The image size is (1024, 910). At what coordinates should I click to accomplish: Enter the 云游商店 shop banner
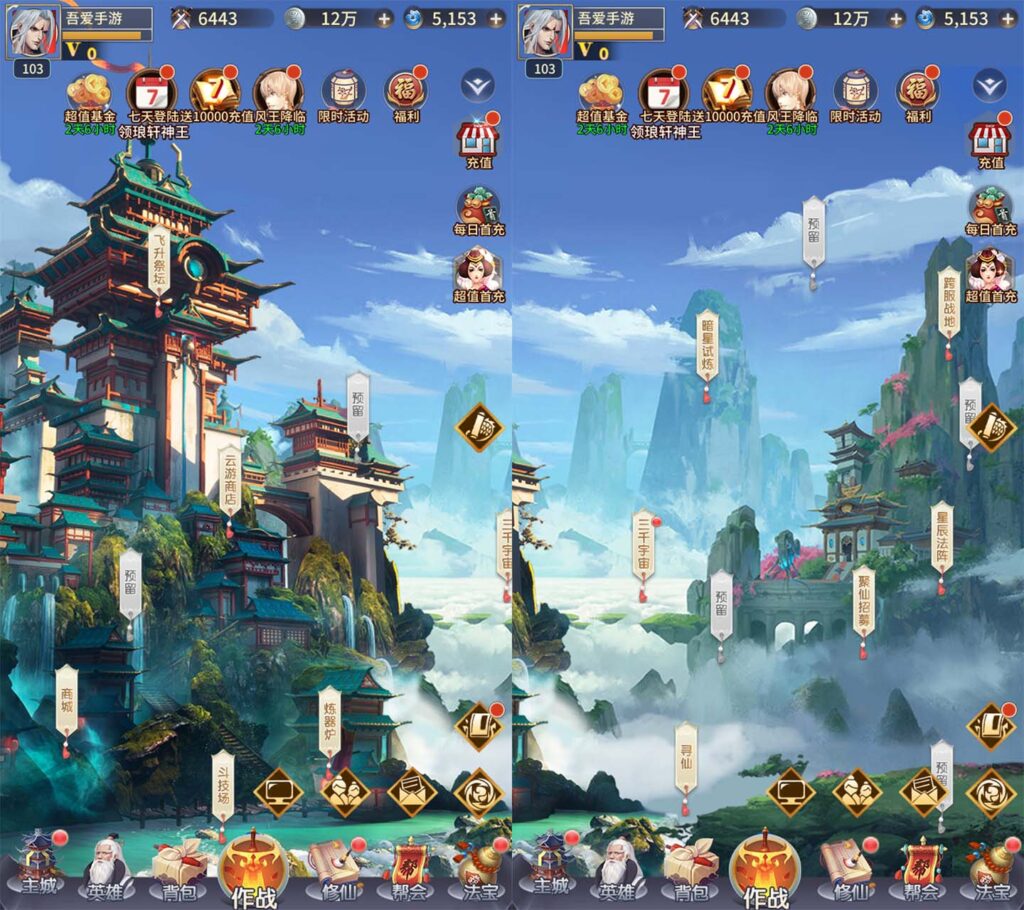230,482
